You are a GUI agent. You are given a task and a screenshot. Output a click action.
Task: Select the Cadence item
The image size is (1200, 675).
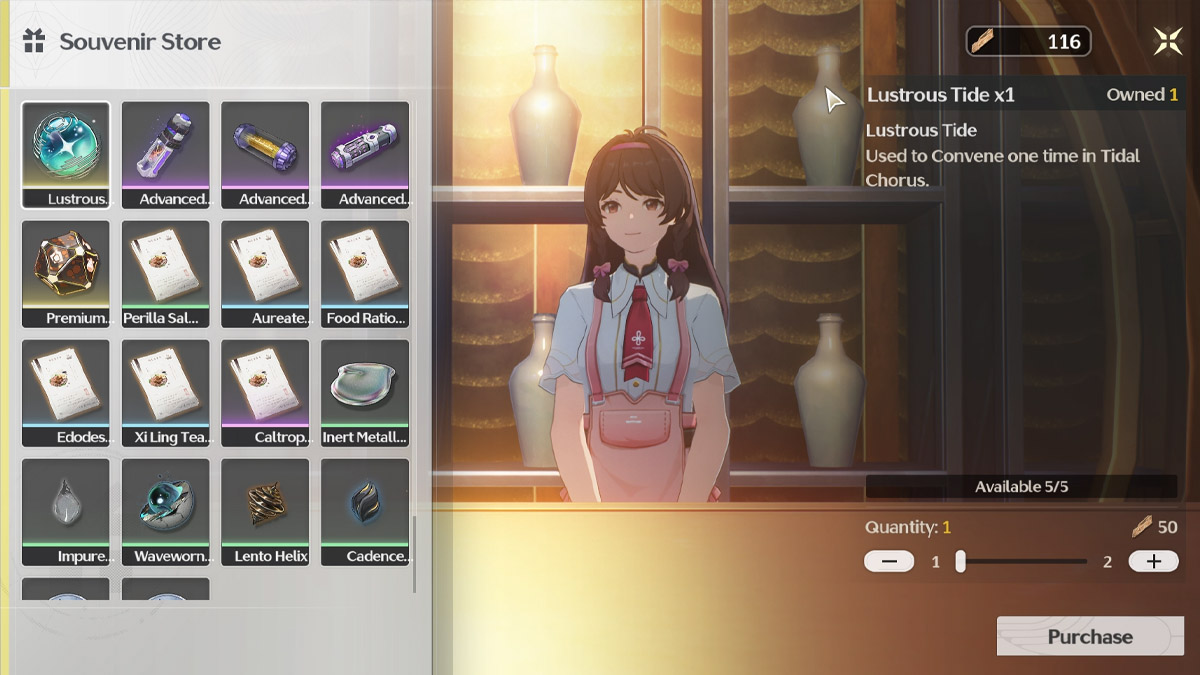(x=365, y=511)
